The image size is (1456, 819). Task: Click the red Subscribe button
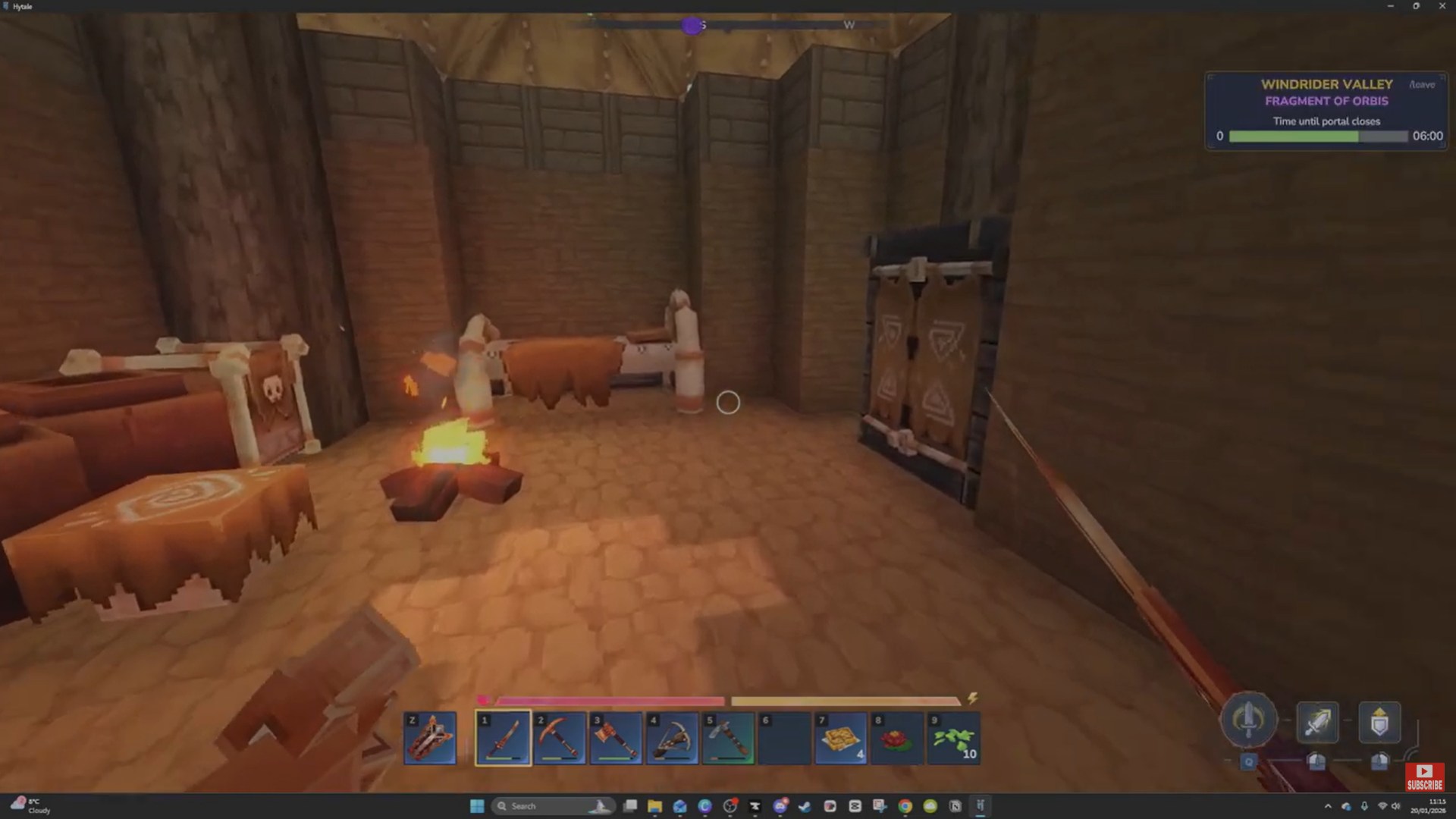pos(1424,776)
